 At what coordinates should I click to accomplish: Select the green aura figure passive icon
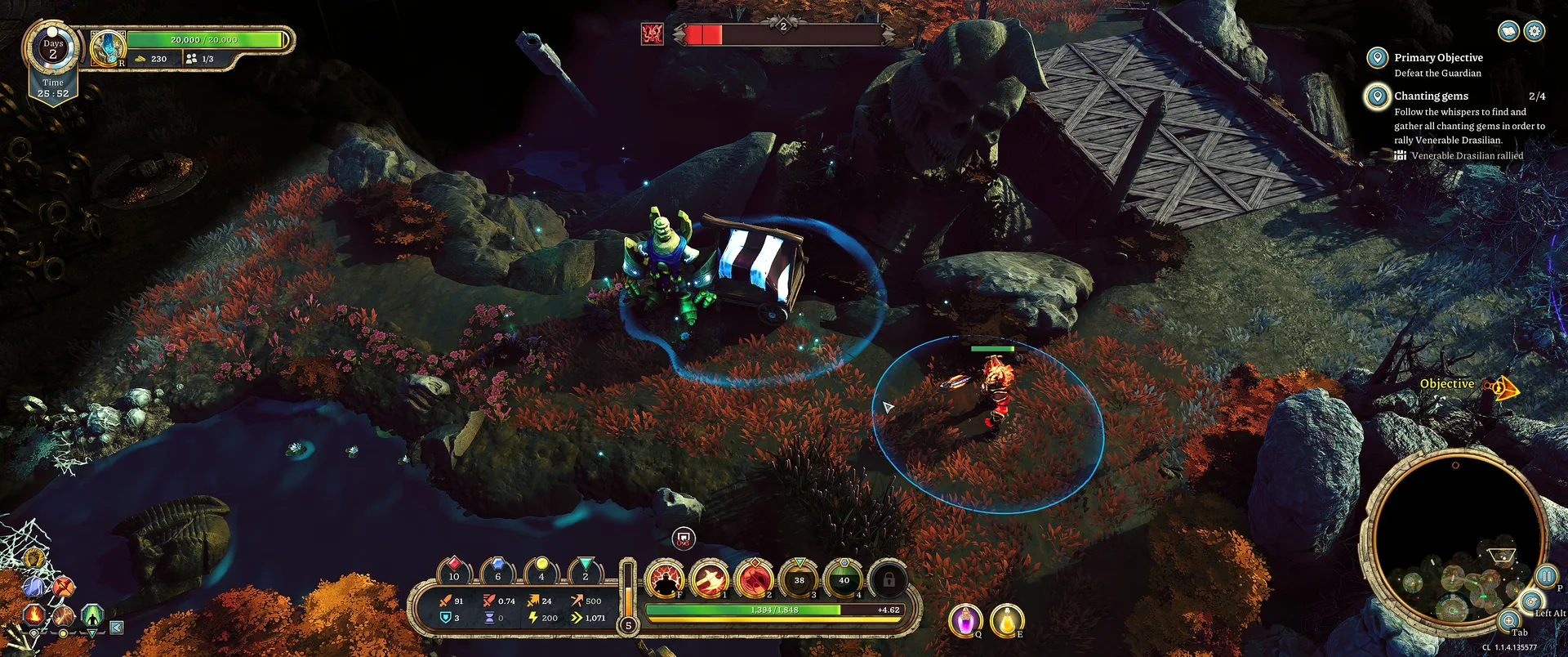point(92,613)
